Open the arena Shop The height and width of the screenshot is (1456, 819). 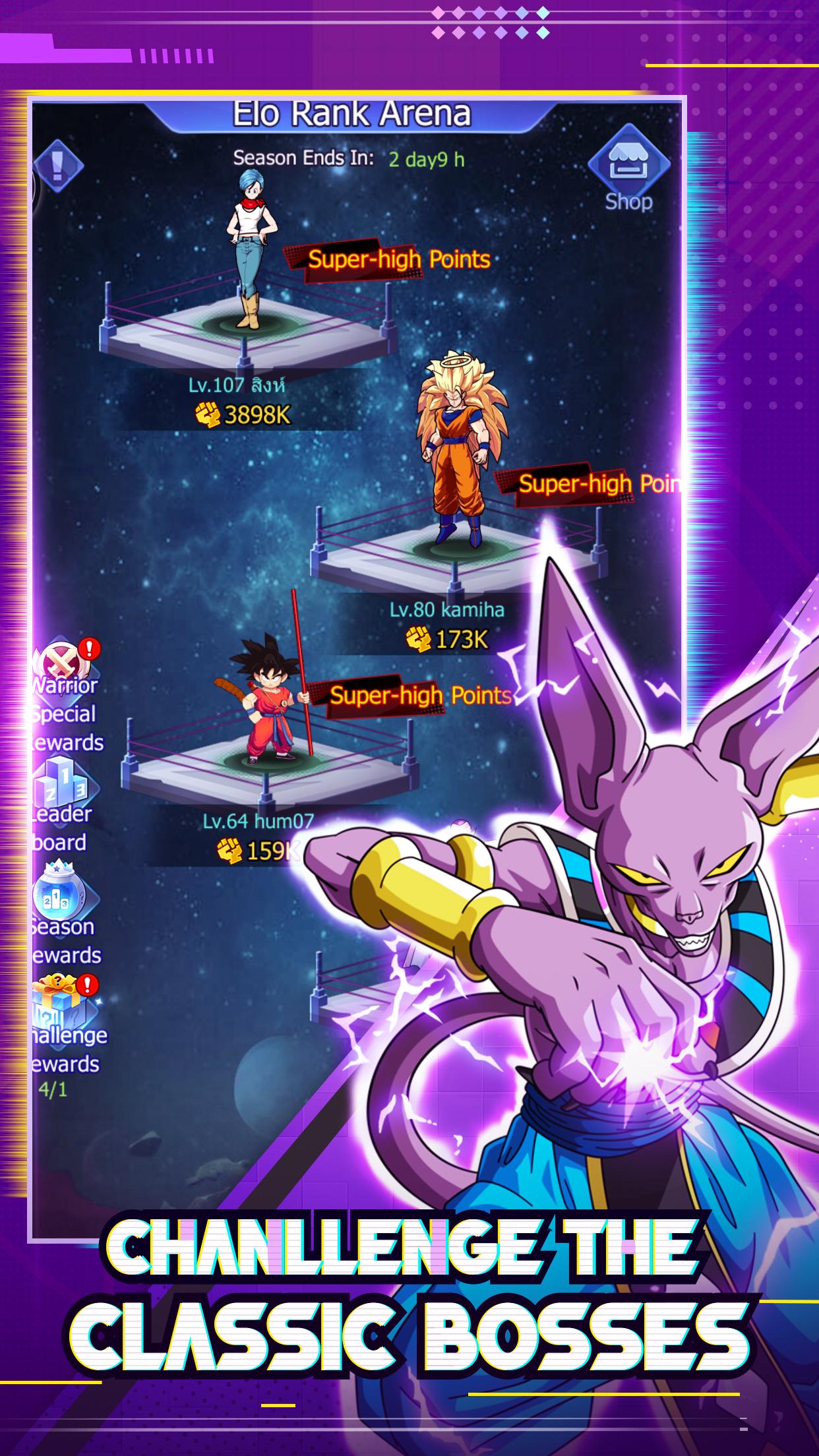(x=628, y=170)
